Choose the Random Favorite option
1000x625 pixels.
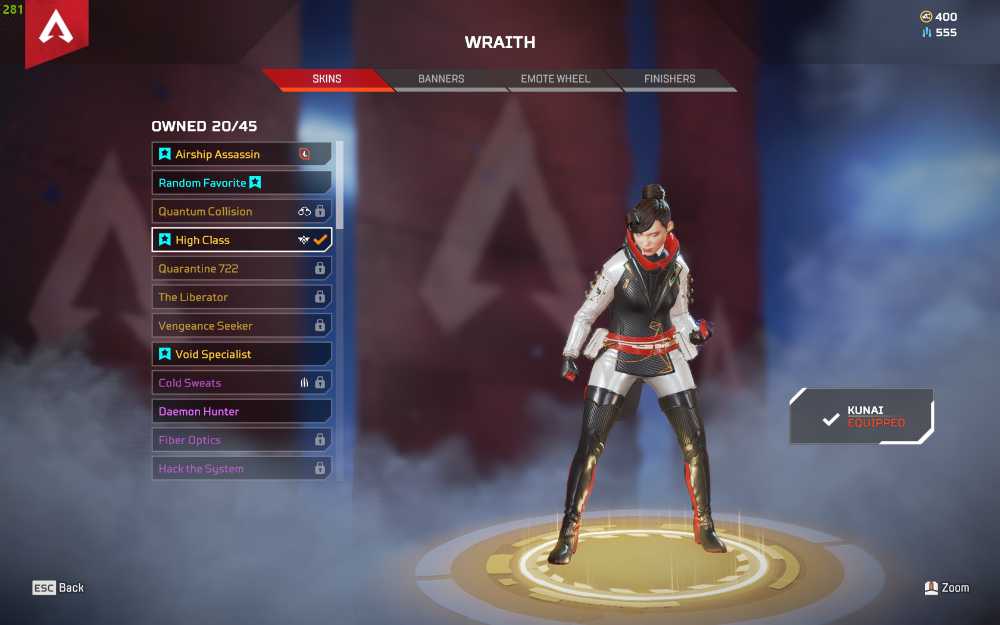click(241, 183)
